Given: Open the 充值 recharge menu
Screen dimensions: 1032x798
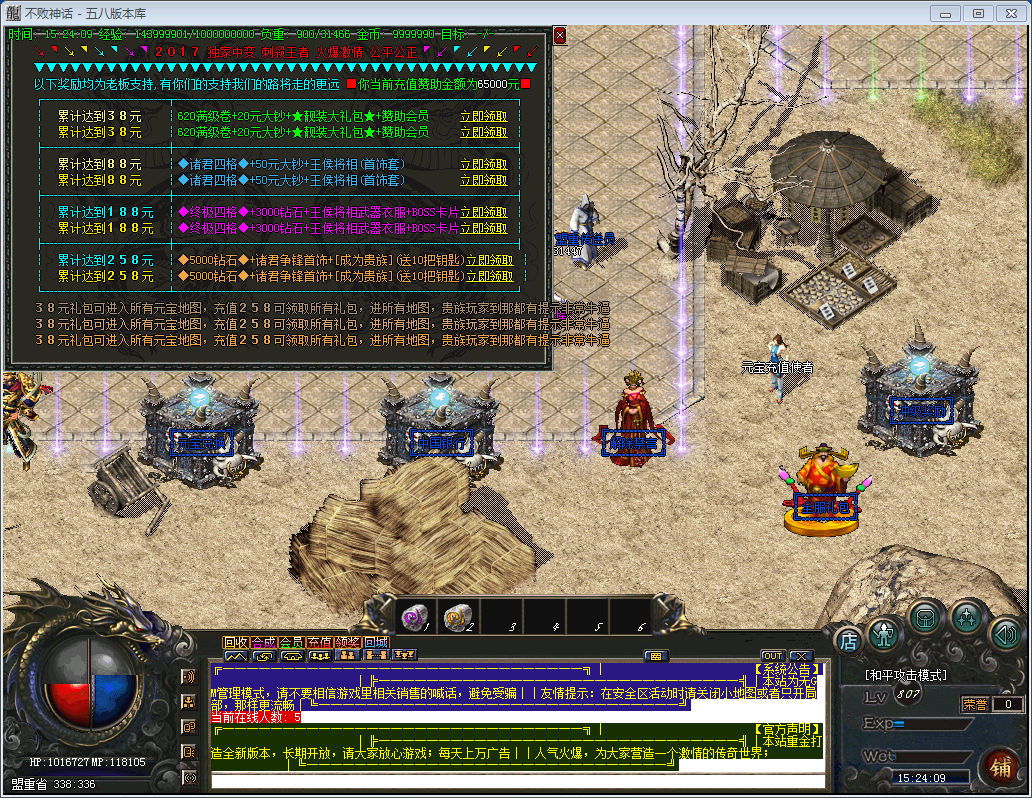Looking at the screenshot, I should coord(319,642).
